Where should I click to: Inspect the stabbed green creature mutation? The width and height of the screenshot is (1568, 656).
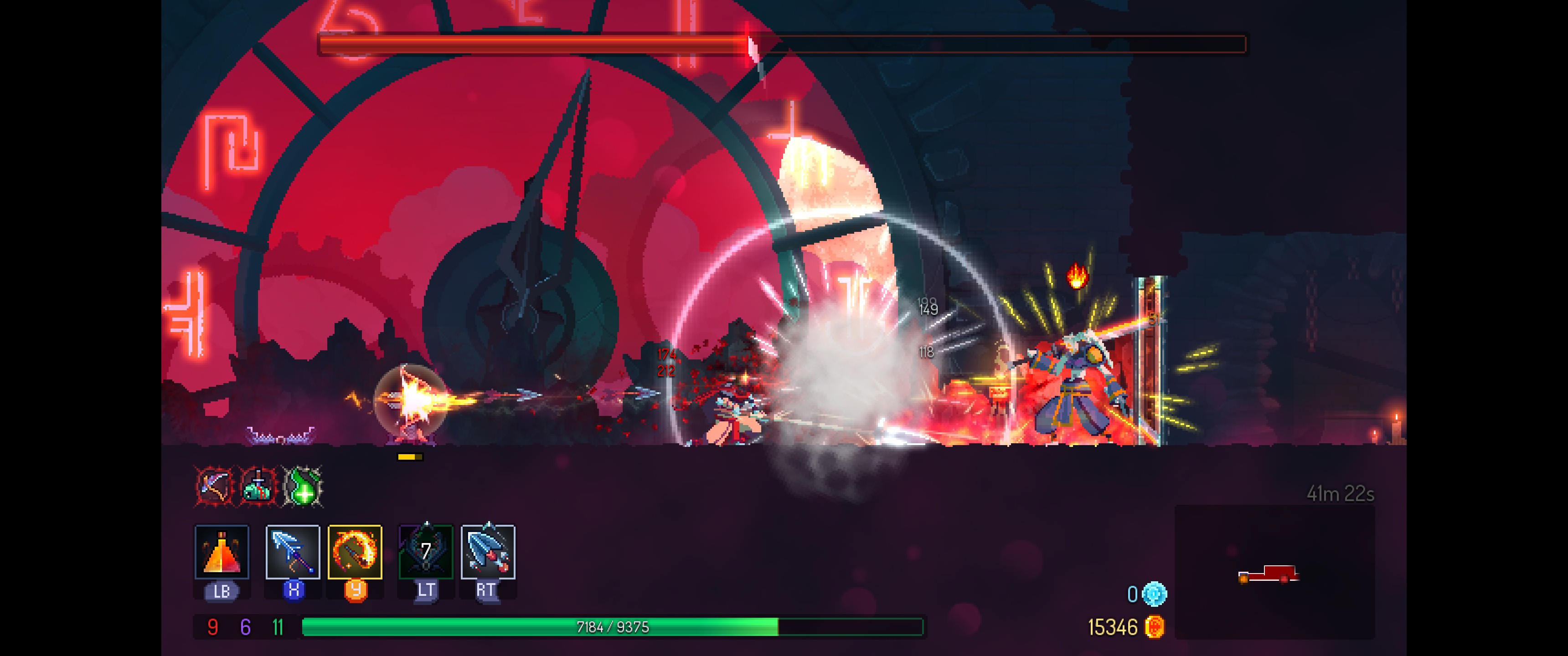[x=258, y=486]
